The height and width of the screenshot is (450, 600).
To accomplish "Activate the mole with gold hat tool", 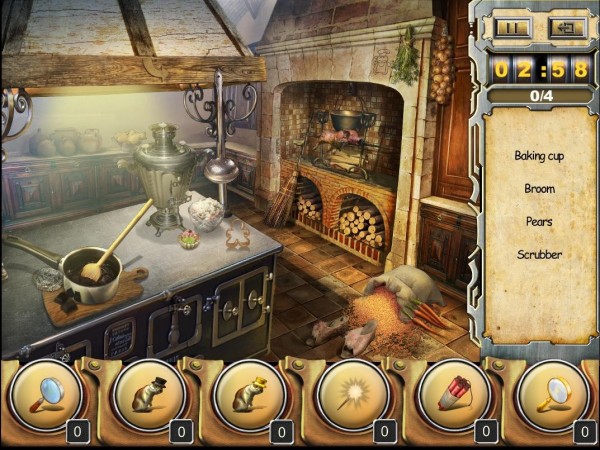I will point(248,396).
